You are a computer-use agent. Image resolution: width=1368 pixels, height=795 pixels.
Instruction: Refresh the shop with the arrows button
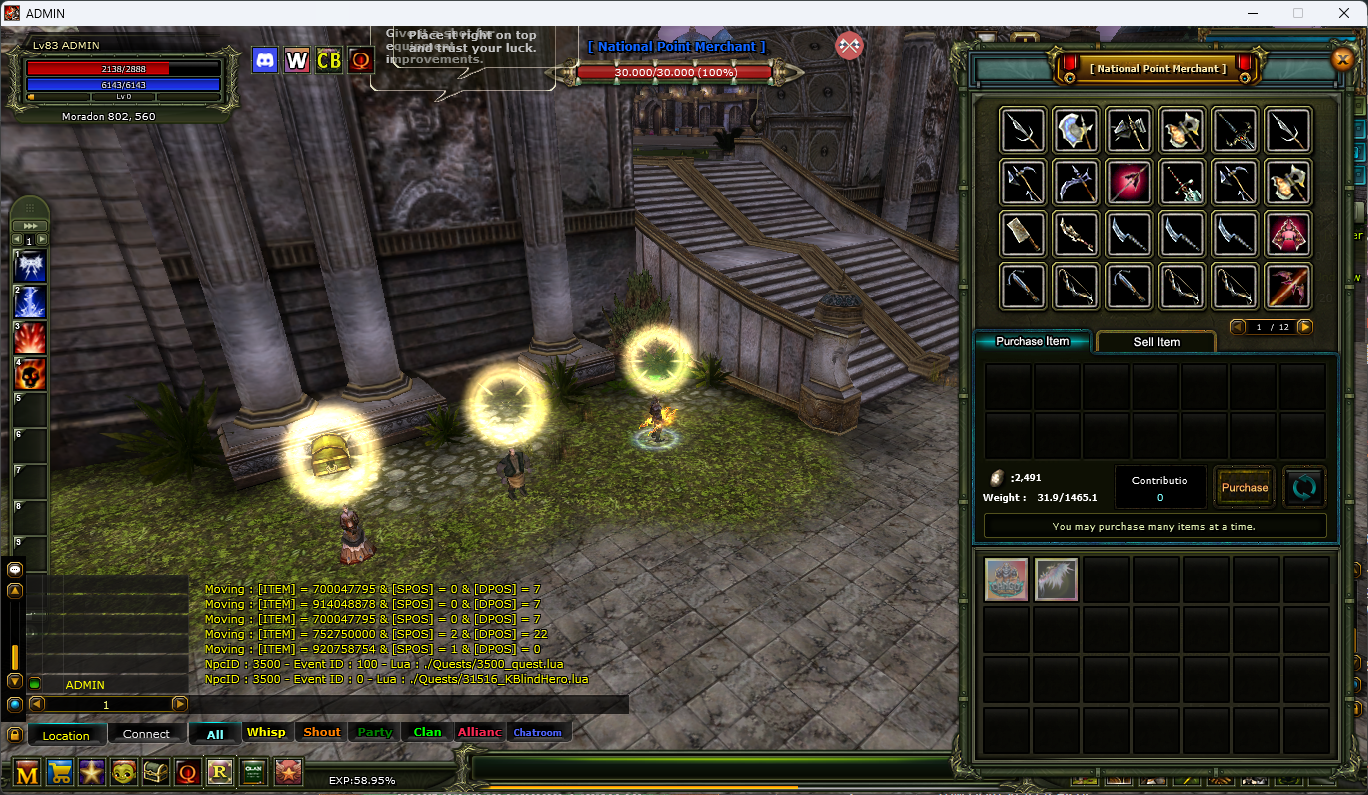click(x=1304, y=488)
